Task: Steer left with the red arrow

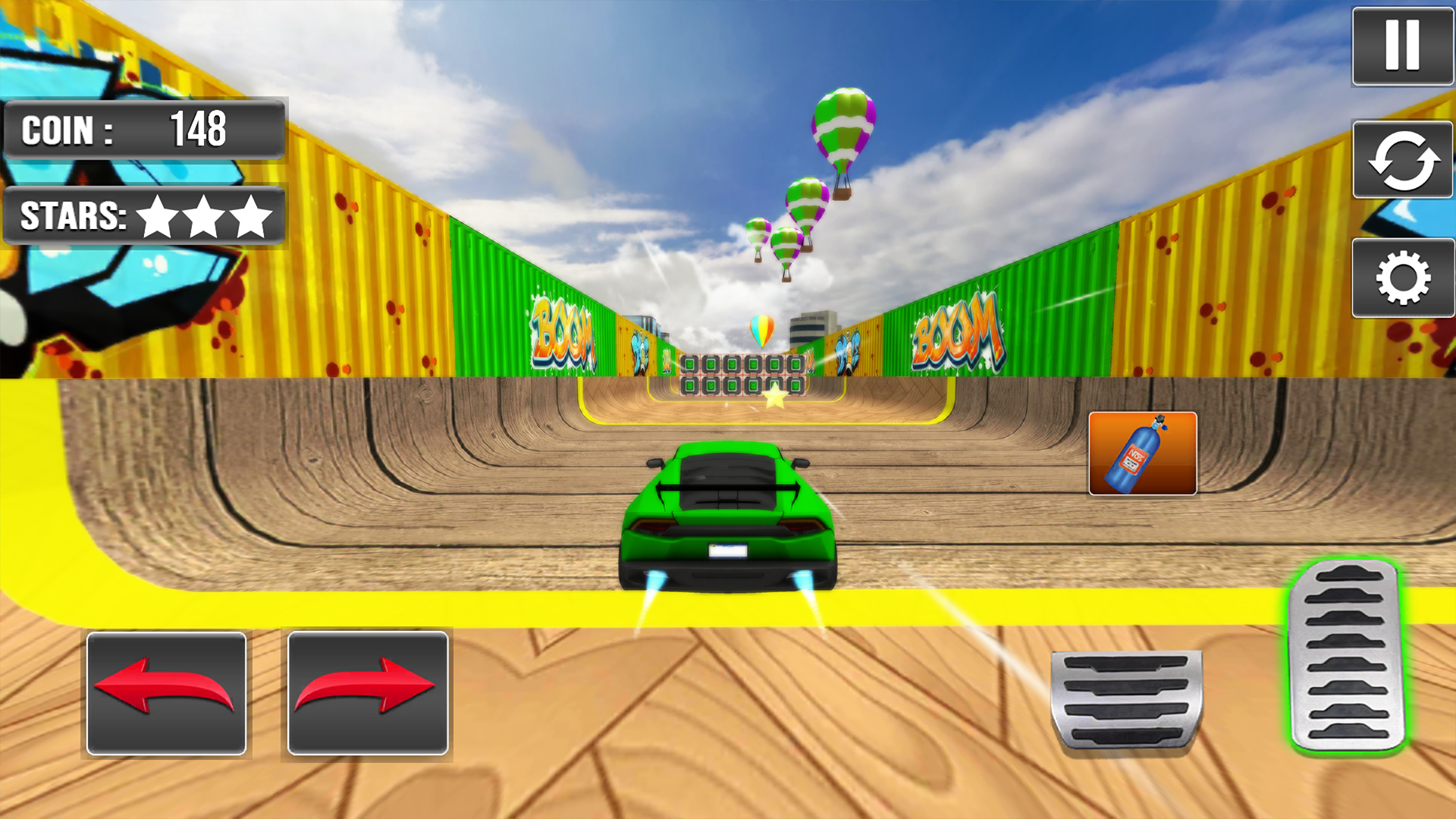Action: tap(165, 694)
